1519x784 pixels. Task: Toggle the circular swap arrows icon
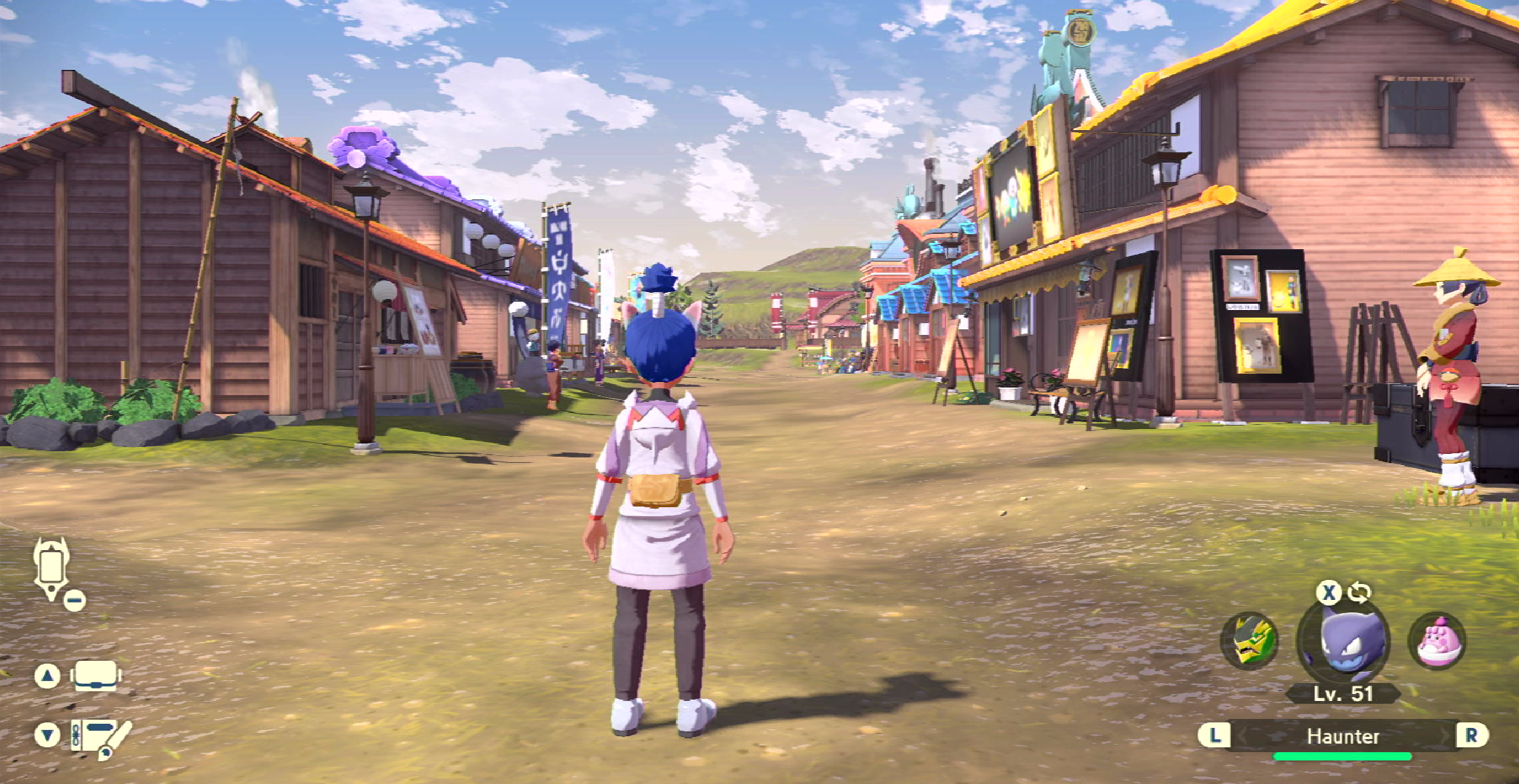pos(1359,593)
